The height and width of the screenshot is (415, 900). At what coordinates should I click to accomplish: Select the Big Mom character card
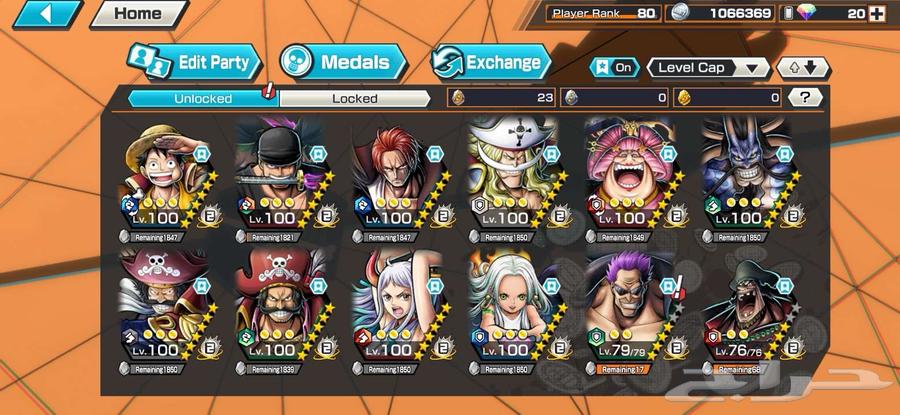(x=631, y=180)
